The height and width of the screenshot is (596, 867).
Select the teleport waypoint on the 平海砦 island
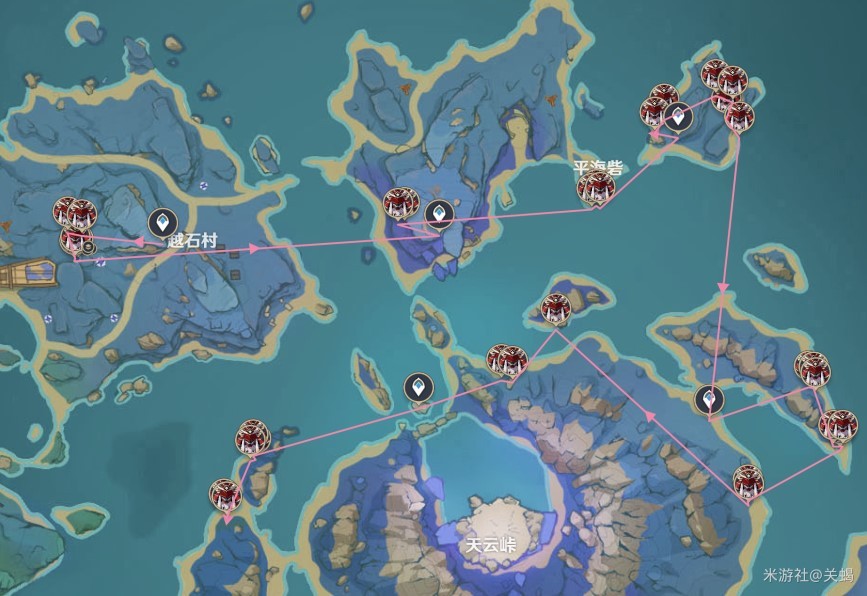(x=438, y=212)
